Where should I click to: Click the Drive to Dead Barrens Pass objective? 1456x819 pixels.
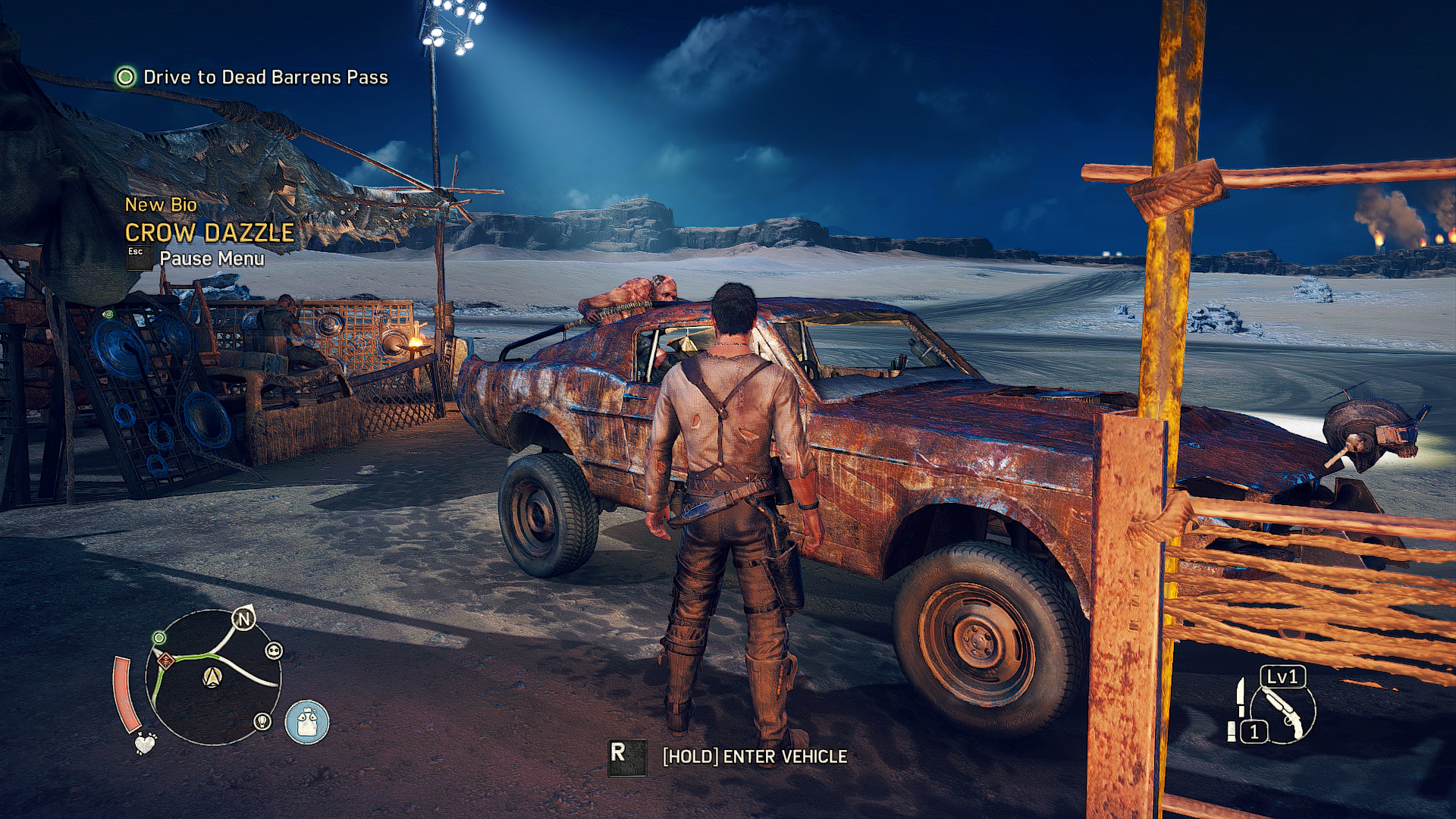pyautogui.click(x=265, y=77)
